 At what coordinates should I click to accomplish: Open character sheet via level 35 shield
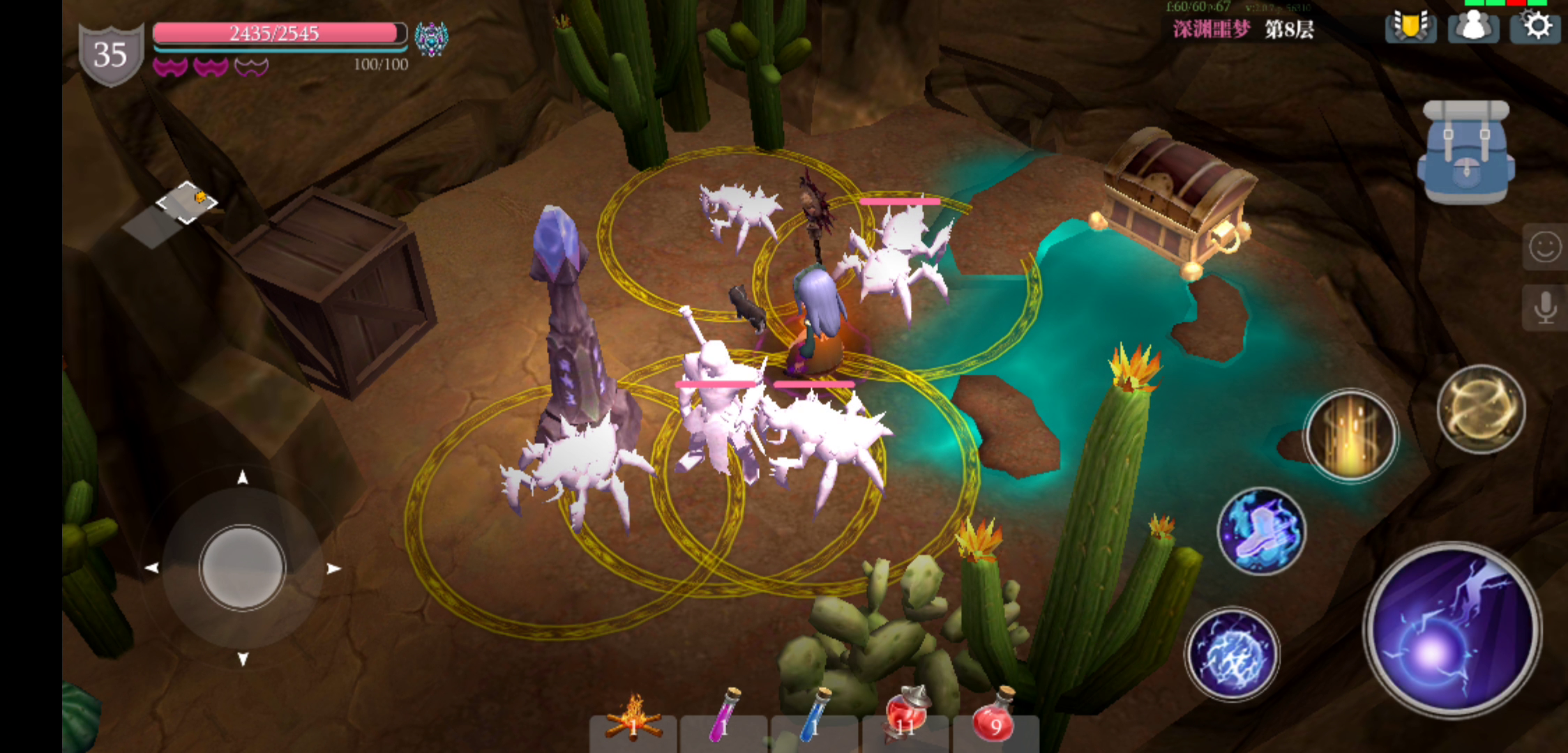(x=110, y=54)
